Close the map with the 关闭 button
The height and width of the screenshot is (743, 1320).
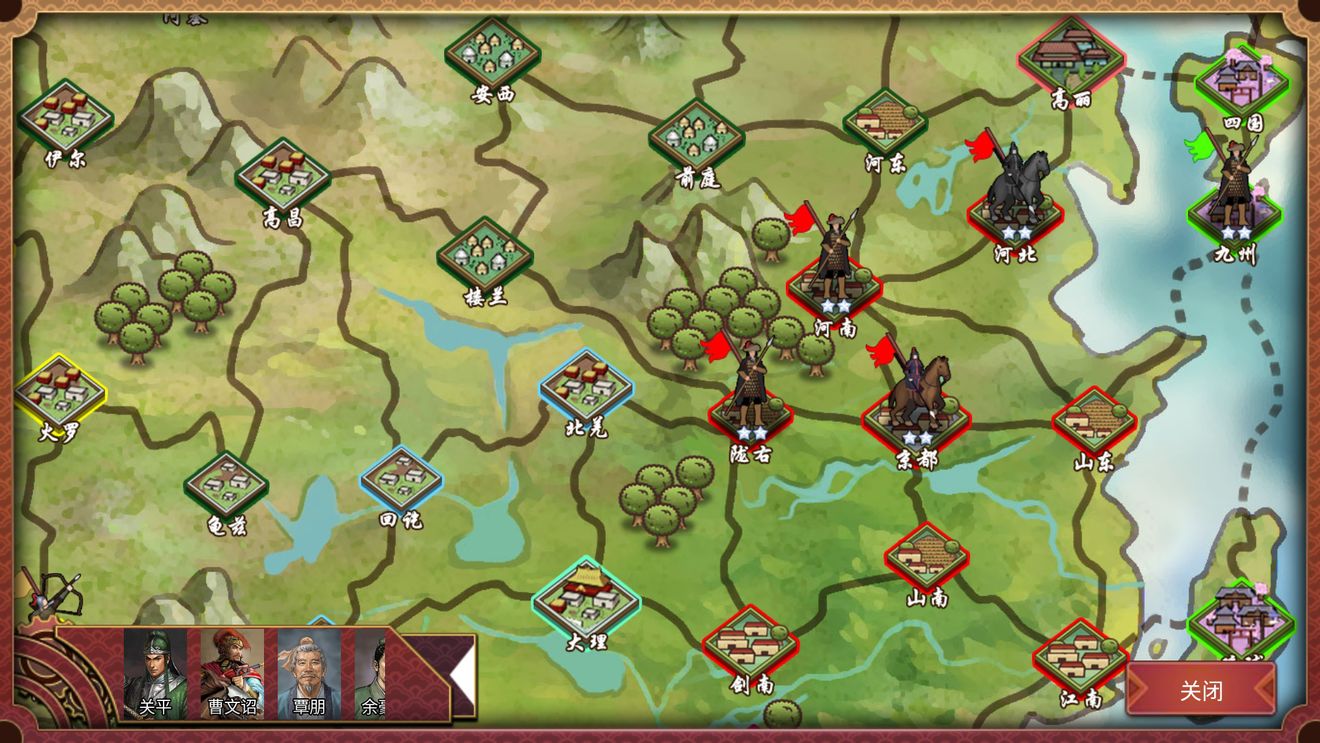pyautogui.click(x=1201, y=690)
